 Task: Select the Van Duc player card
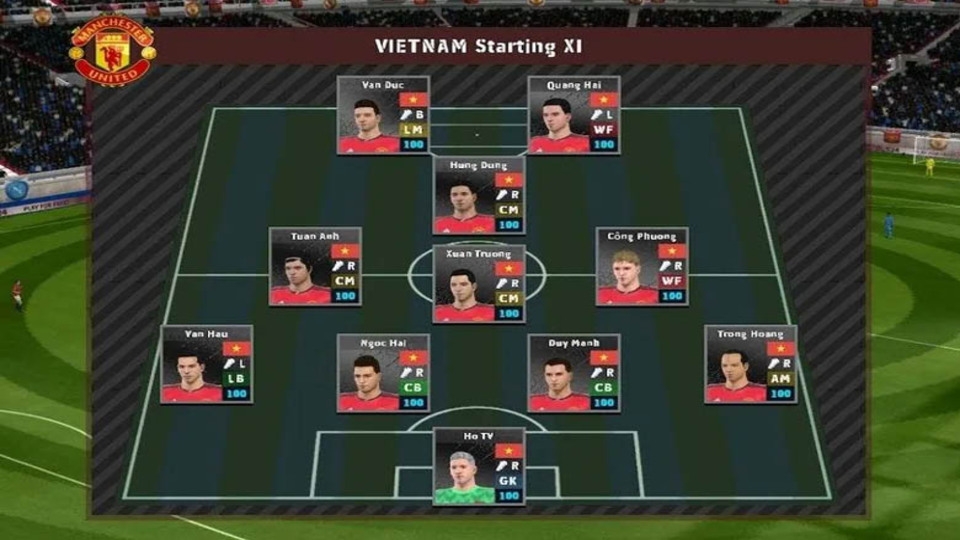pos(383,115)
